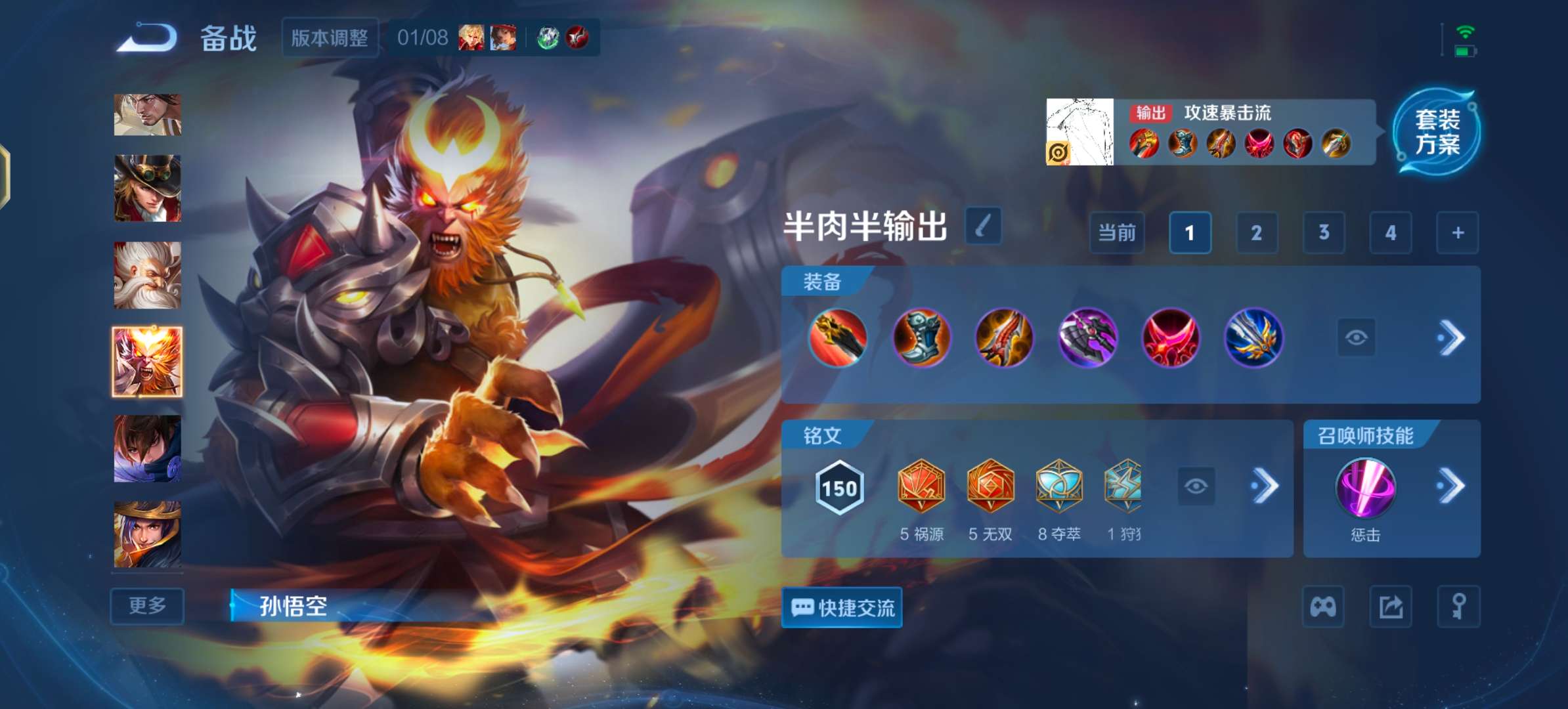The height and width of the screenshot is (709, 1568).
Task: Click the 版本调整 button
Action: point(330,37)
